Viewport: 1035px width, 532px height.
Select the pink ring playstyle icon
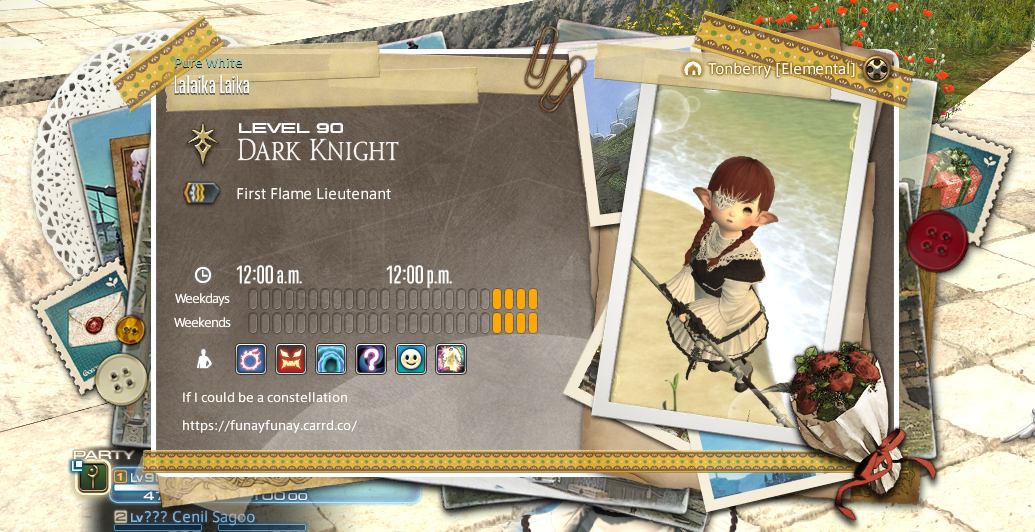[251, 358]
